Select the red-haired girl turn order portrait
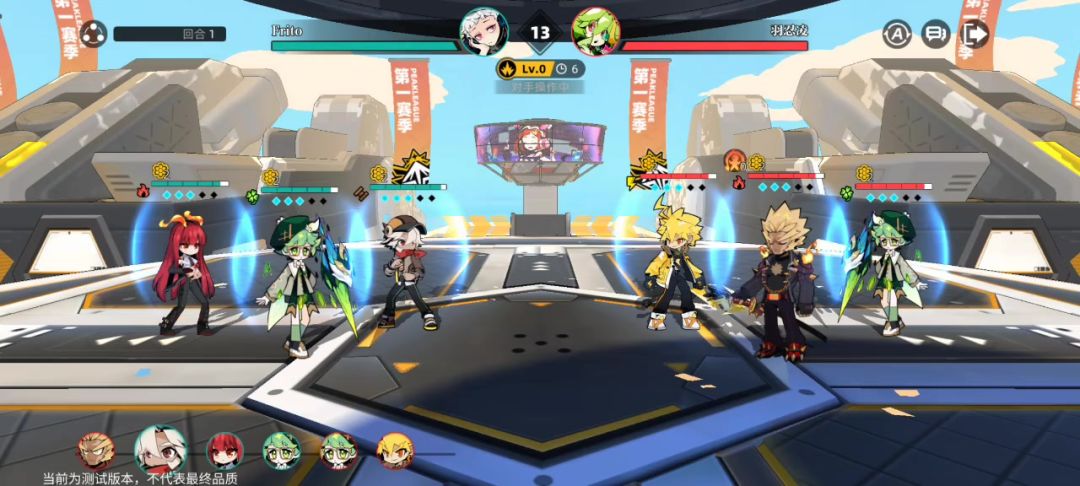This screenshot has width=1080, height=486. (x=224, y=451)
